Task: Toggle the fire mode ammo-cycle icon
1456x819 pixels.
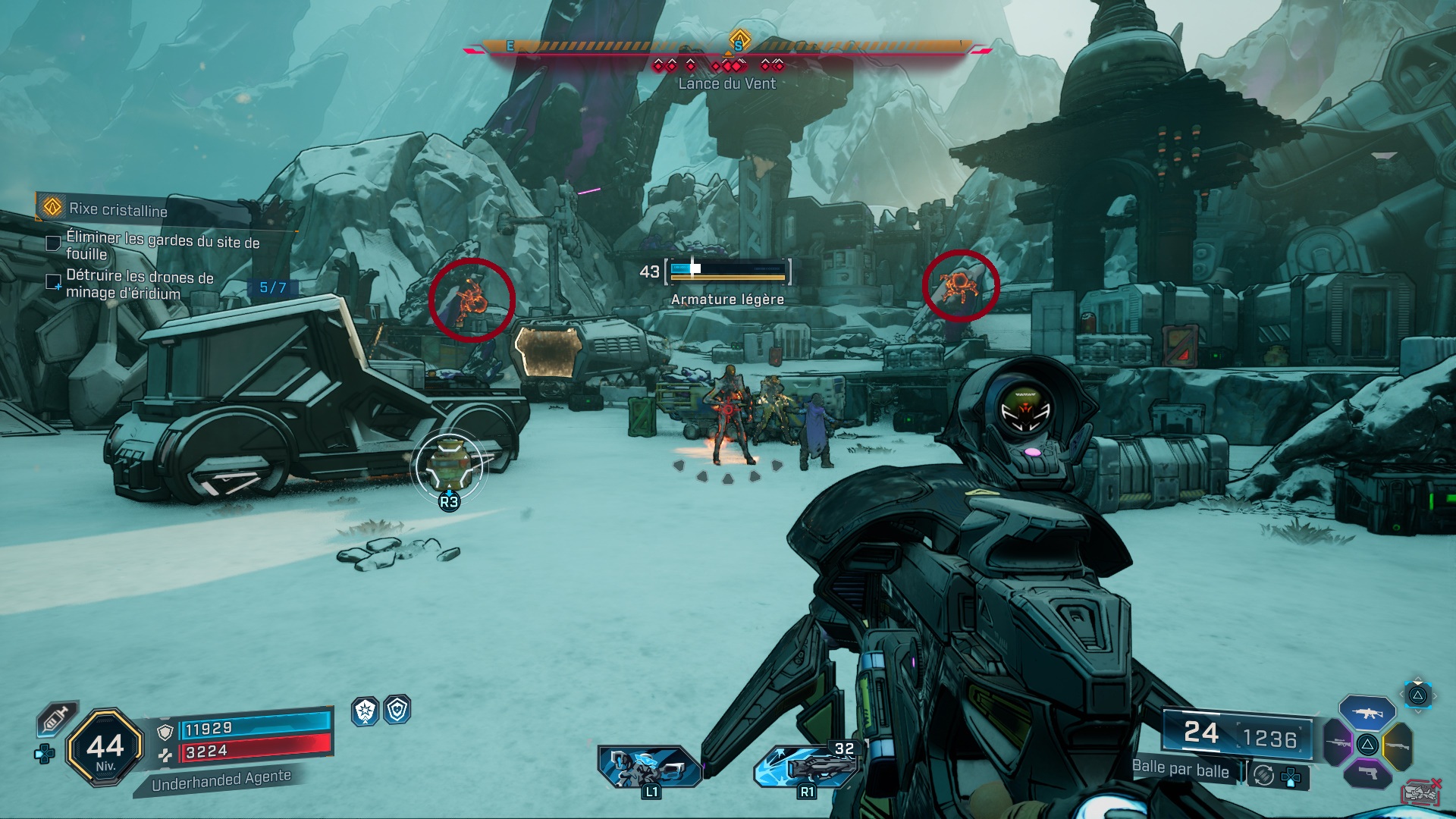Action: [1263, 775]
